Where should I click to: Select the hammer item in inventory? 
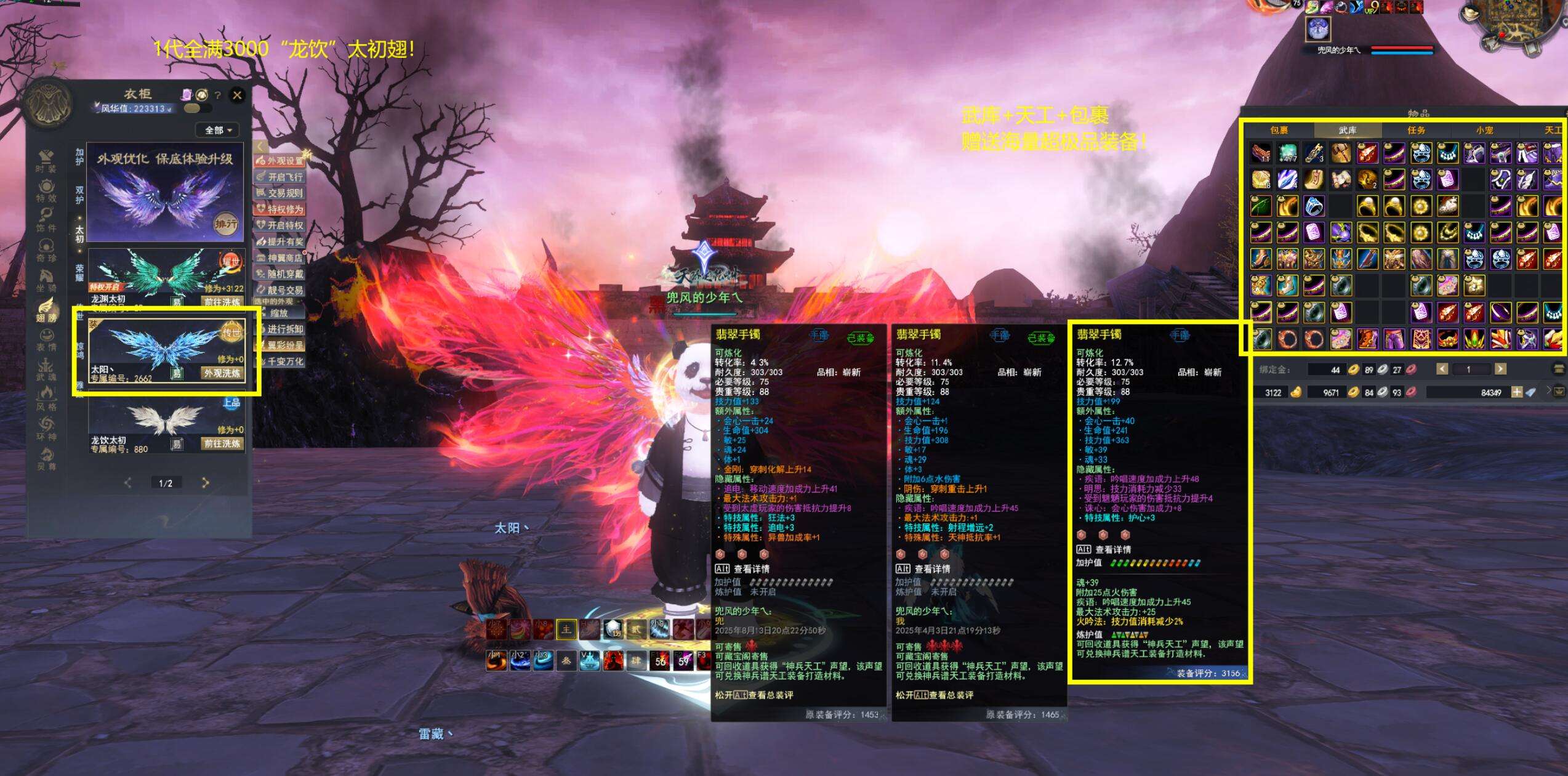point(1340,153)
